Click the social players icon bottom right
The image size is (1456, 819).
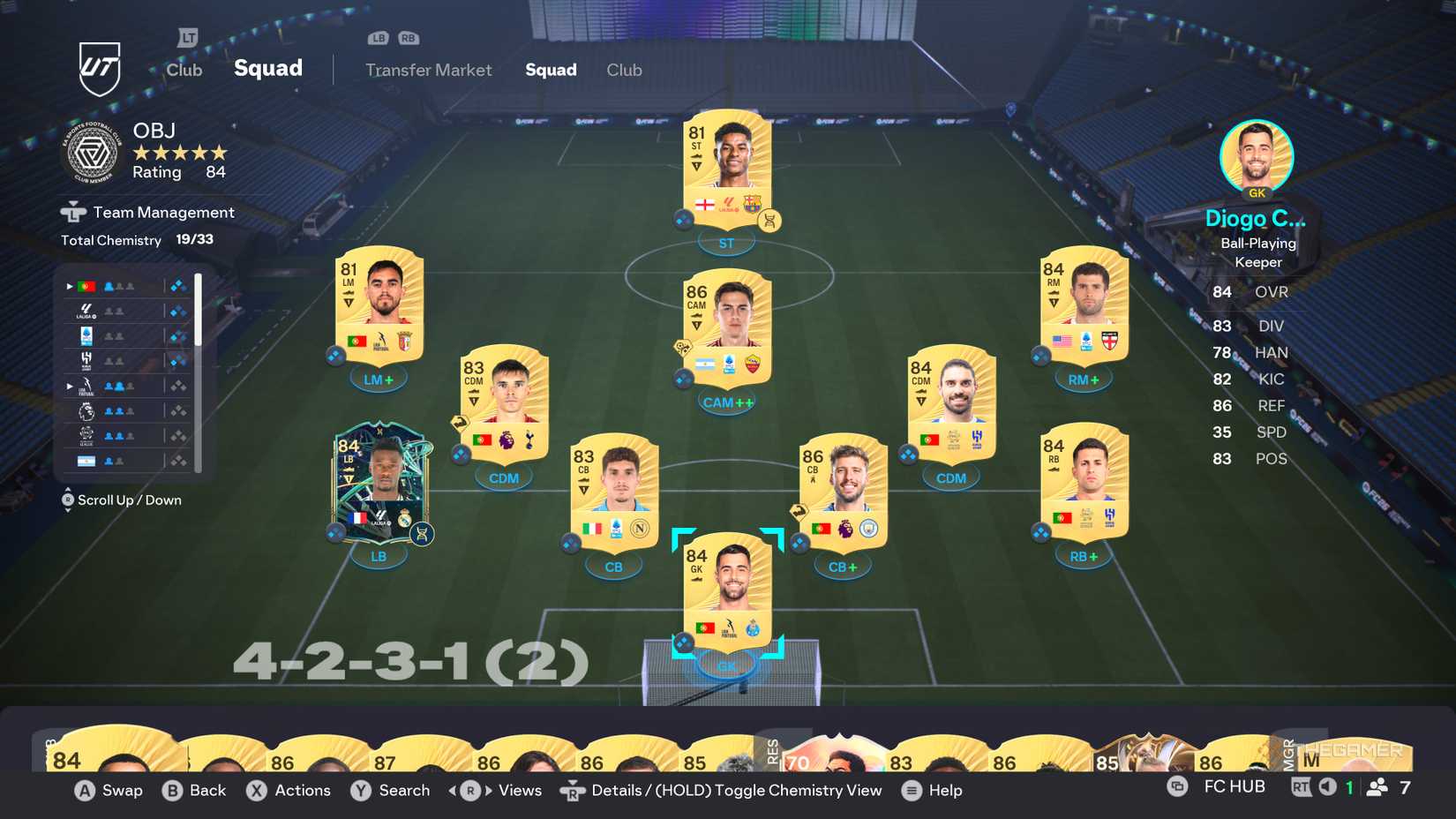coord(1377,785)
